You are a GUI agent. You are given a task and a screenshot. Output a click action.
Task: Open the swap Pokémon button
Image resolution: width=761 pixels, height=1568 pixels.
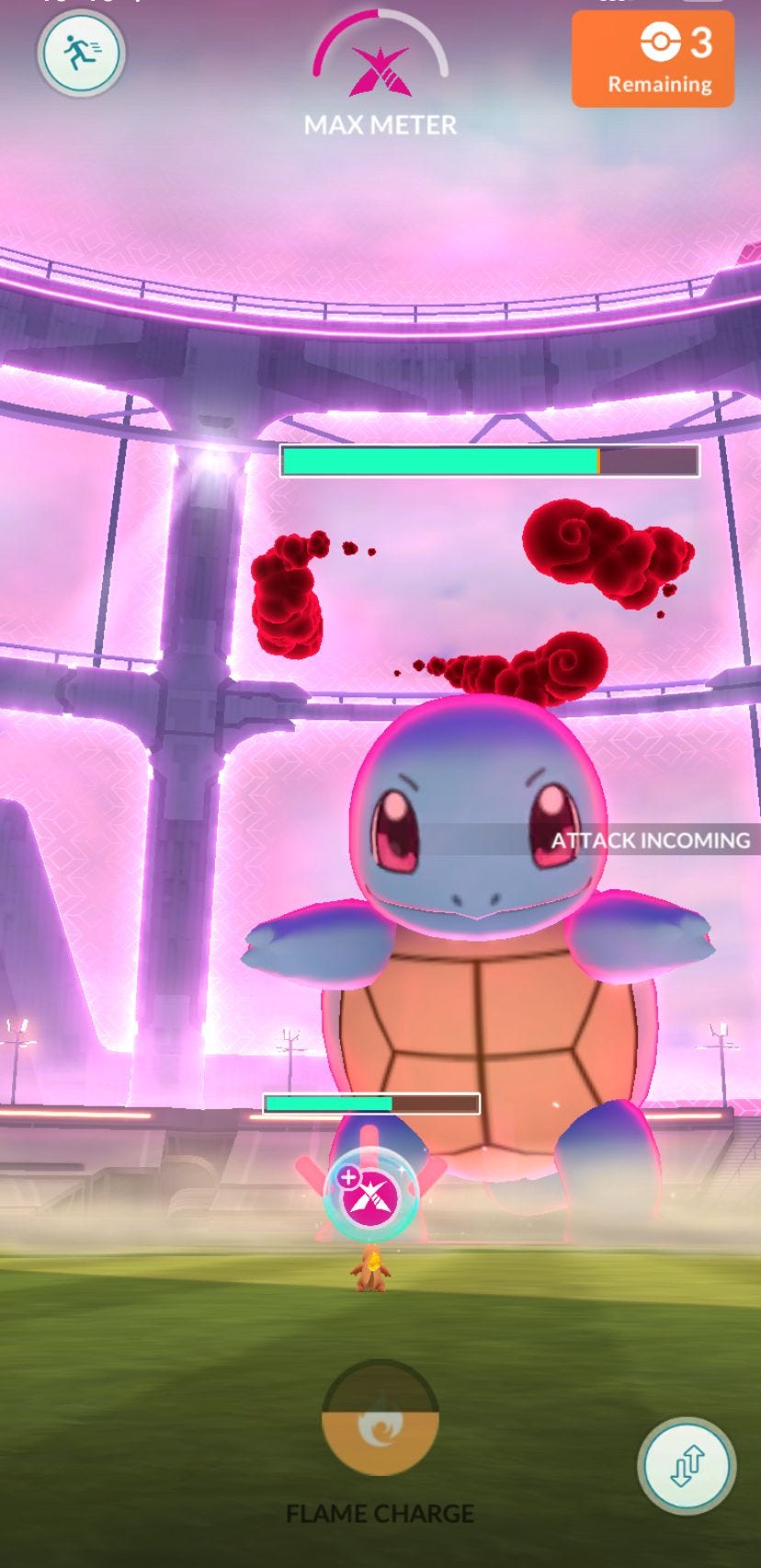point(686,1466)
